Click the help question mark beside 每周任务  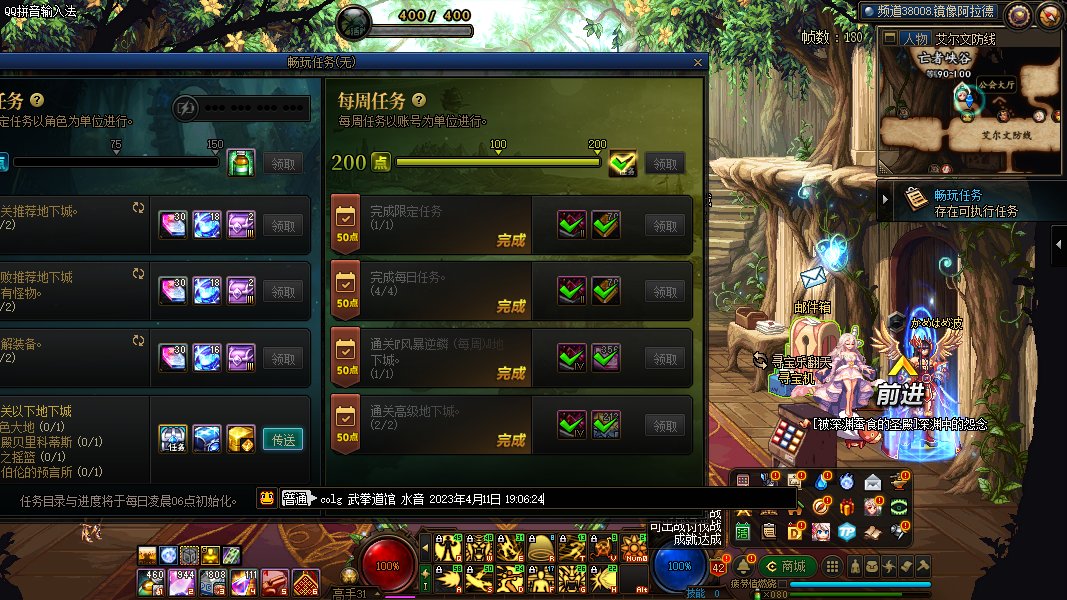[419, 100]
